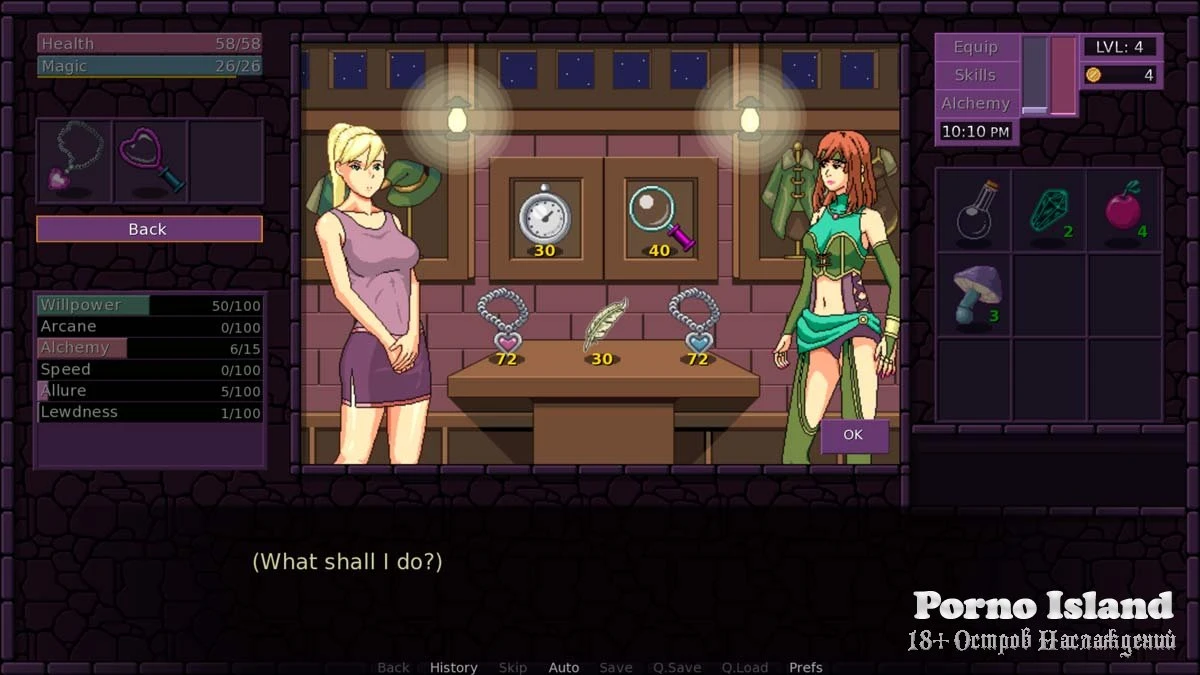Buy the stopwatch priced 30

pos(544,216)
